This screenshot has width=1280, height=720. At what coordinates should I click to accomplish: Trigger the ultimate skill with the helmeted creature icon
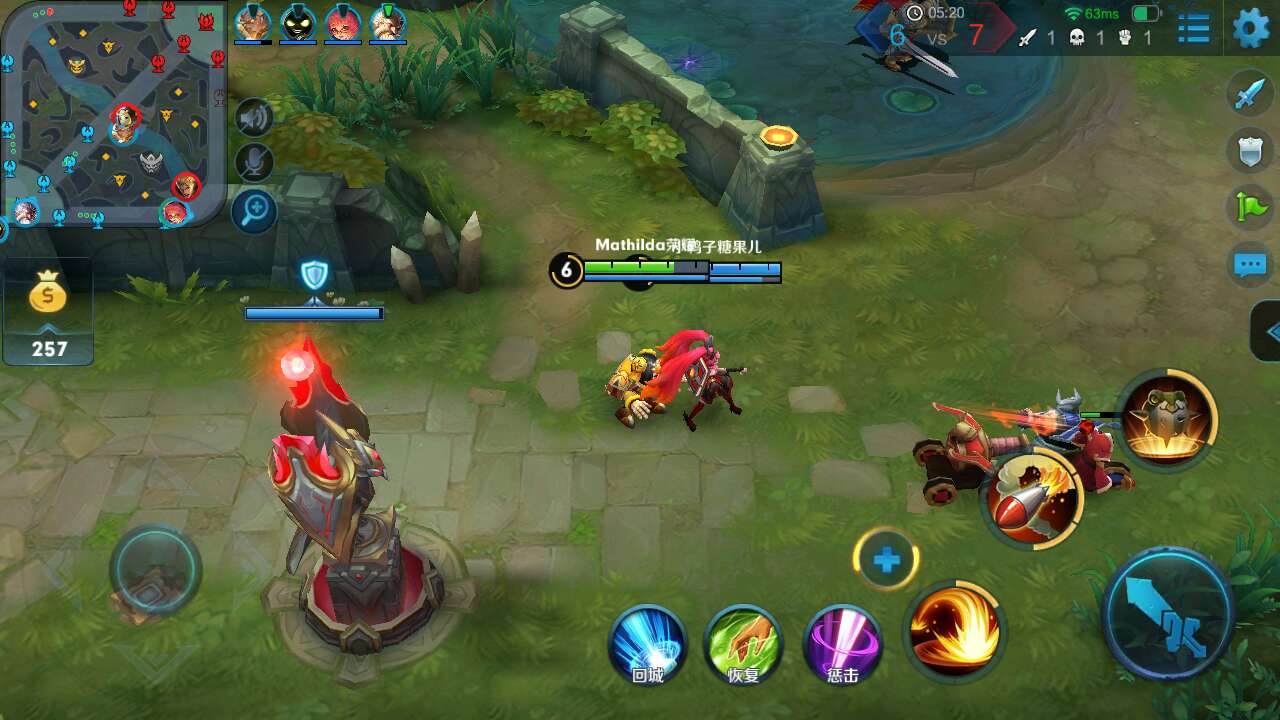coord(1168,419)
